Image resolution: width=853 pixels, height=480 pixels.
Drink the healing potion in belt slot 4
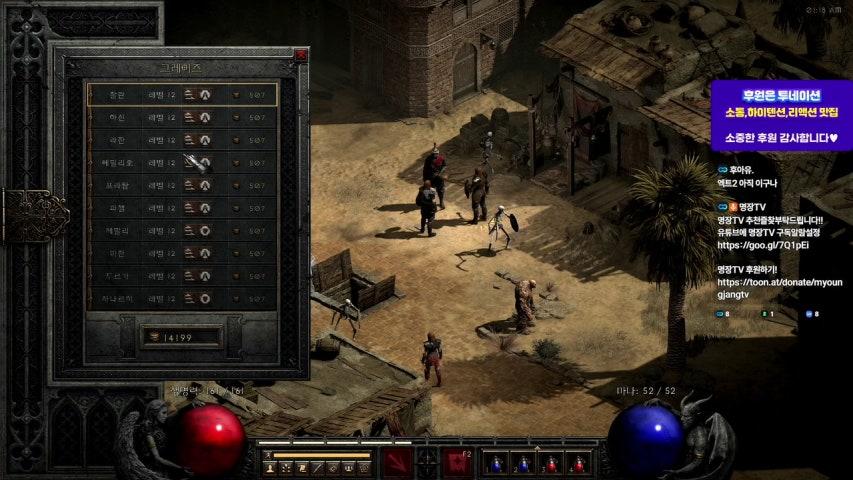click(x=577, y=463)
